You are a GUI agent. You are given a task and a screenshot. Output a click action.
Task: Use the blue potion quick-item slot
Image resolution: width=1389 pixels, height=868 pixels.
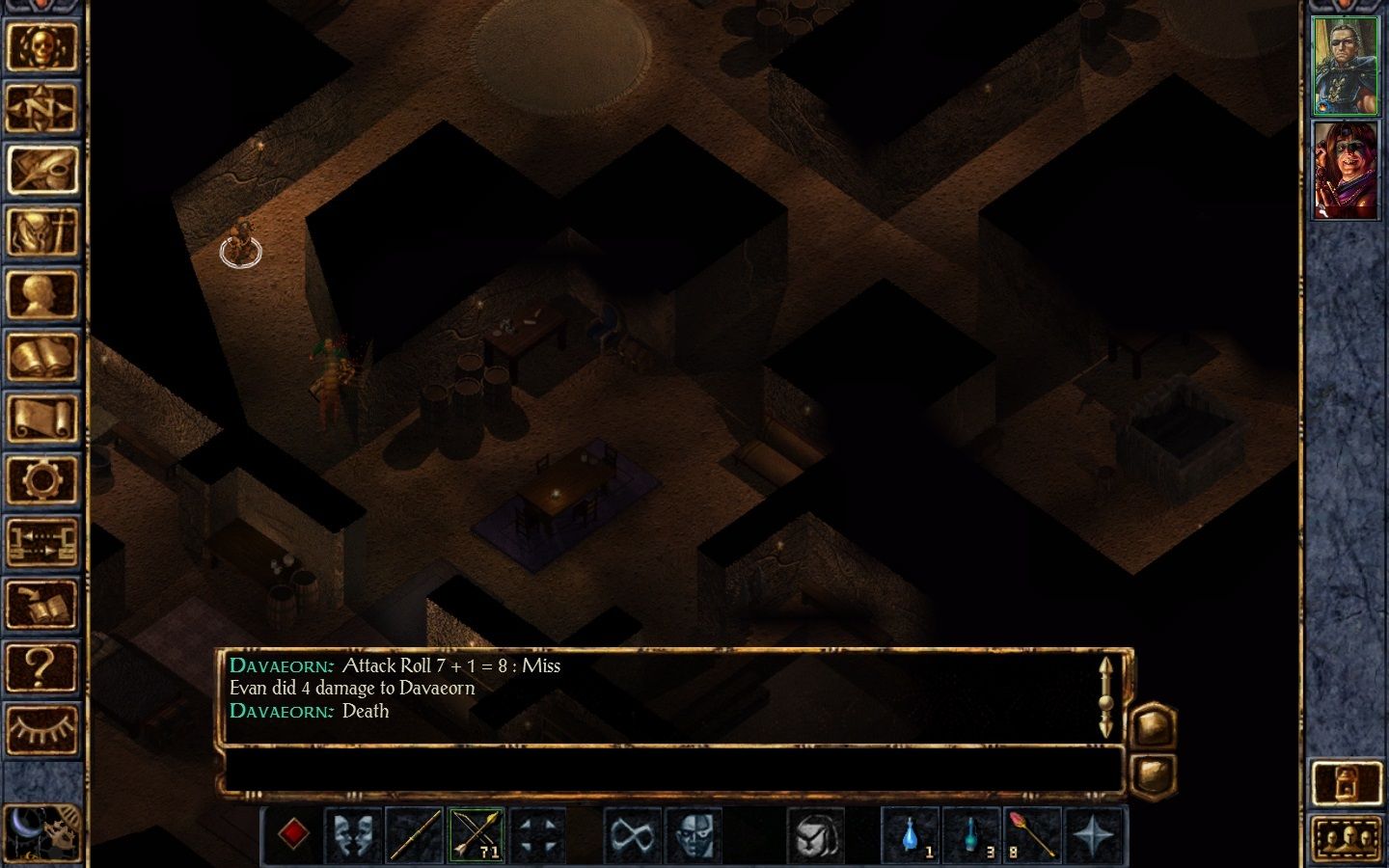tap(912, 834)
